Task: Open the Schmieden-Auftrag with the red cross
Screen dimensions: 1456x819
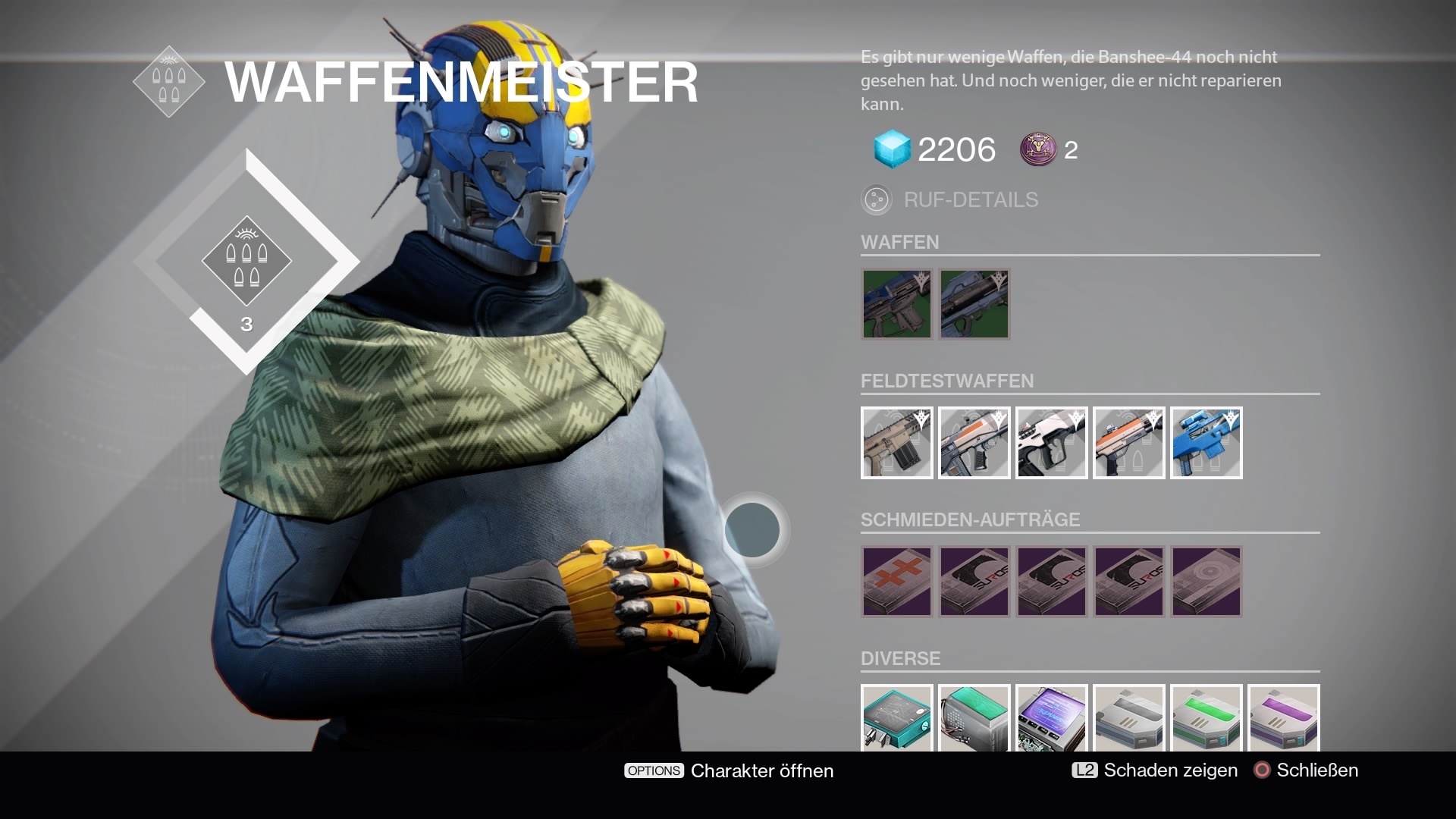Action: (x=896, y=582)
